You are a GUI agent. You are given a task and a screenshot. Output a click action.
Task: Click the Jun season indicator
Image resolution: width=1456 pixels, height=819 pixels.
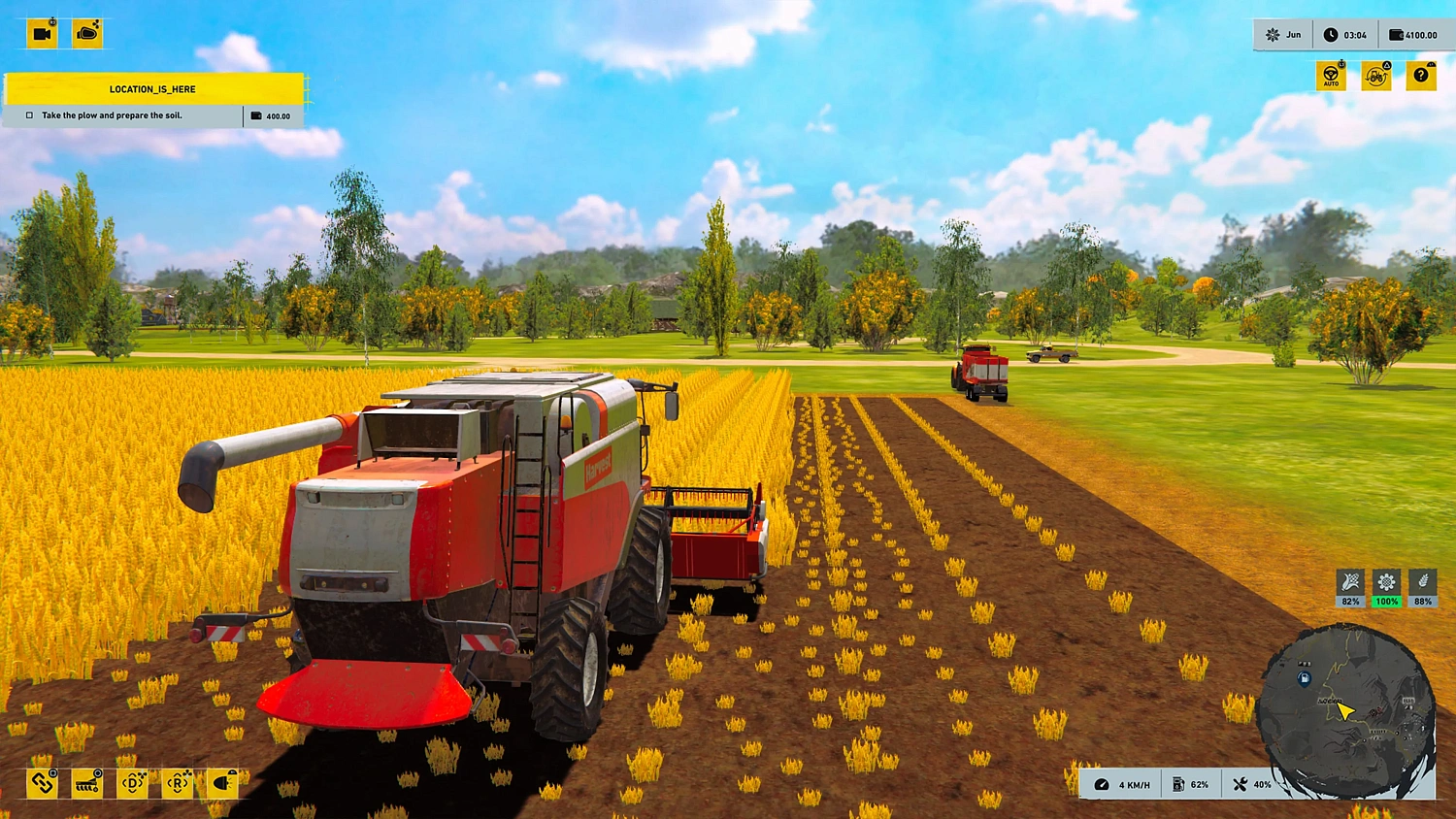(x=1283, y=34)
